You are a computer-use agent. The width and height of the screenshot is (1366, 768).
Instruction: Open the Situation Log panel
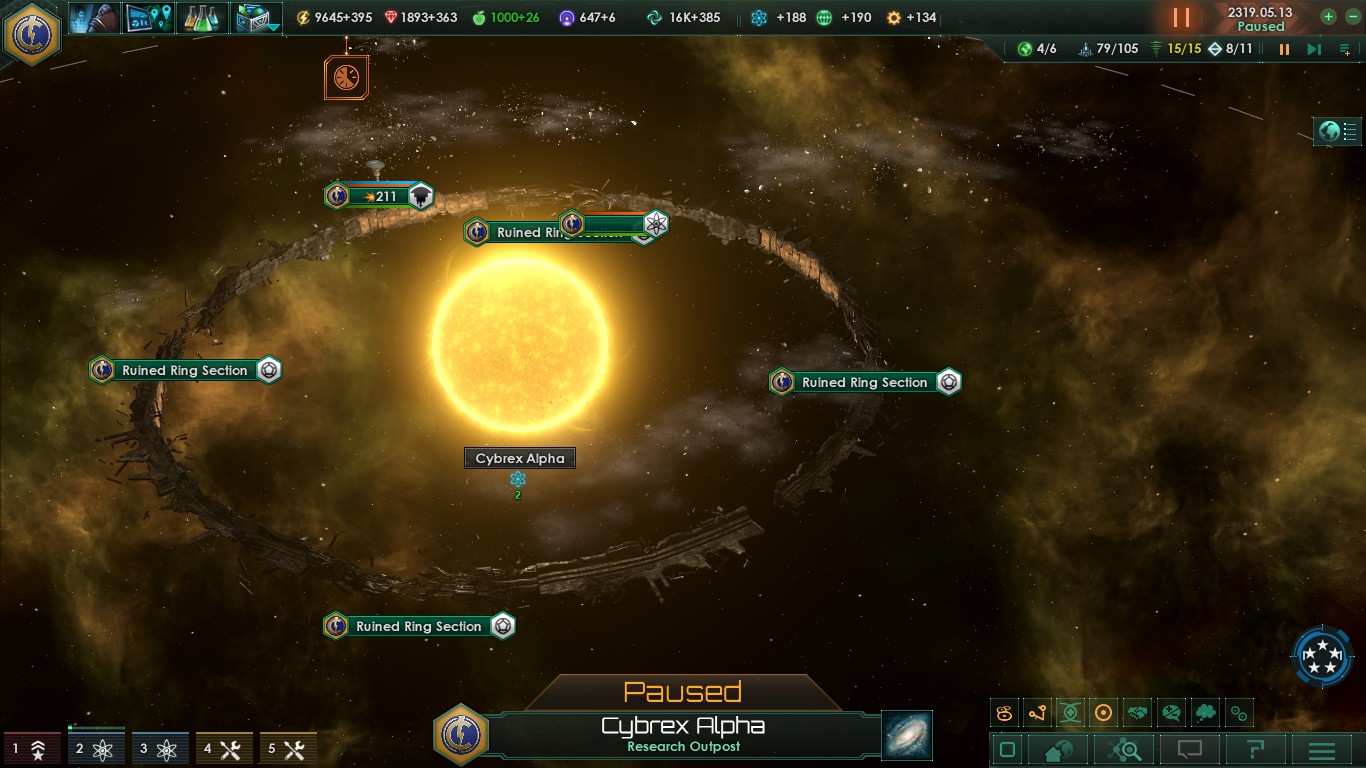tap(148, 16)
